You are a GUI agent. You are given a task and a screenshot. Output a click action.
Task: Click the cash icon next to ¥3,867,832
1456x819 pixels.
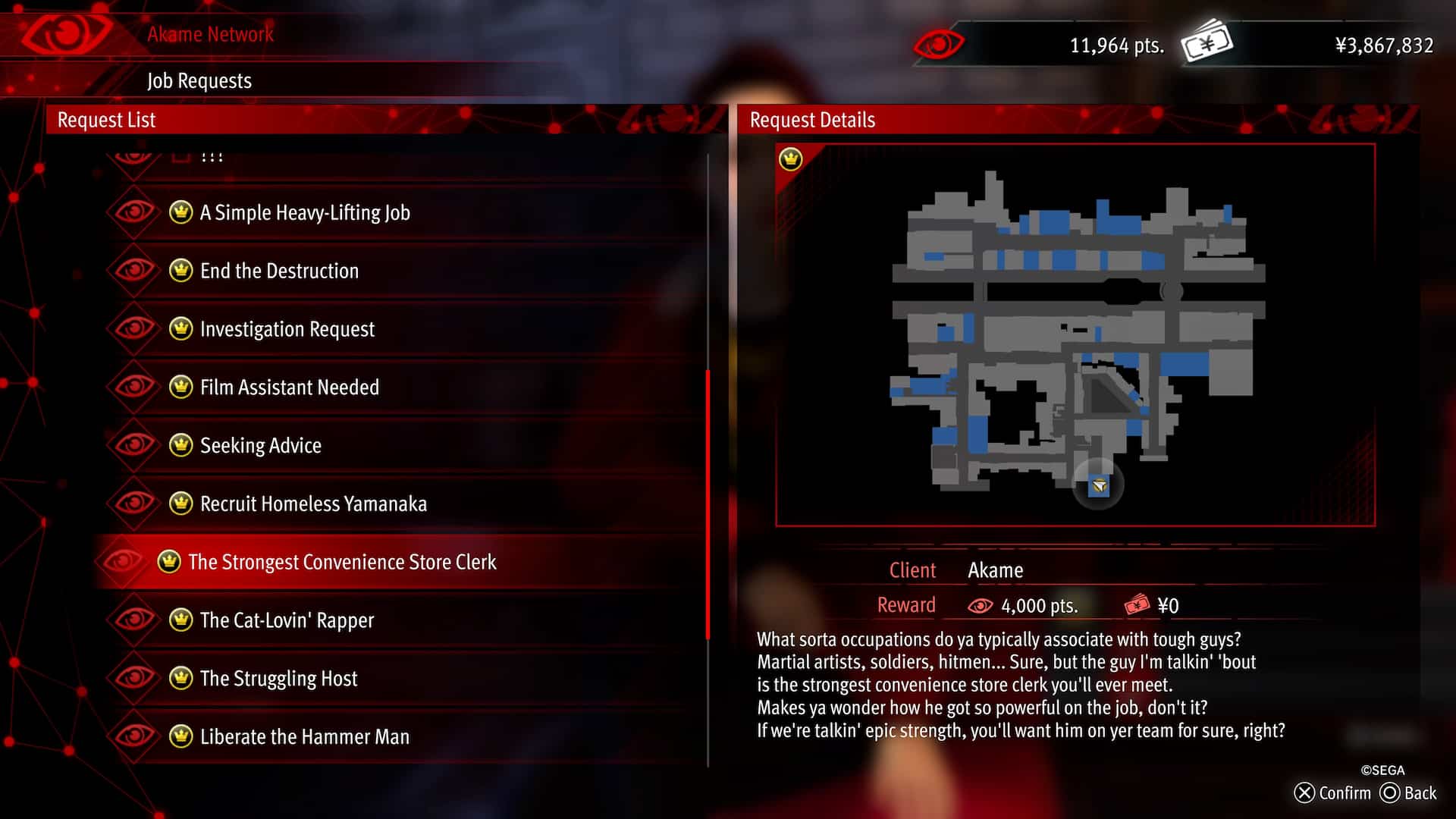1206,44
